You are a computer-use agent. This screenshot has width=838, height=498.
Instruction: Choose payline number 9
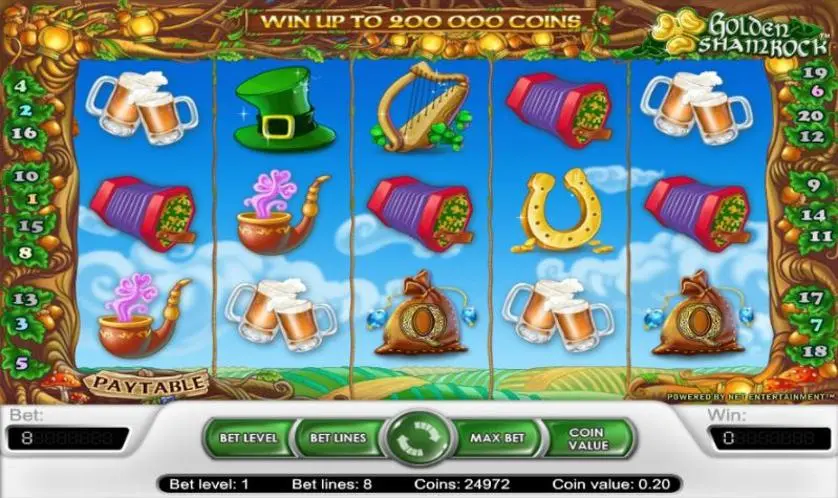pos(812,182)
